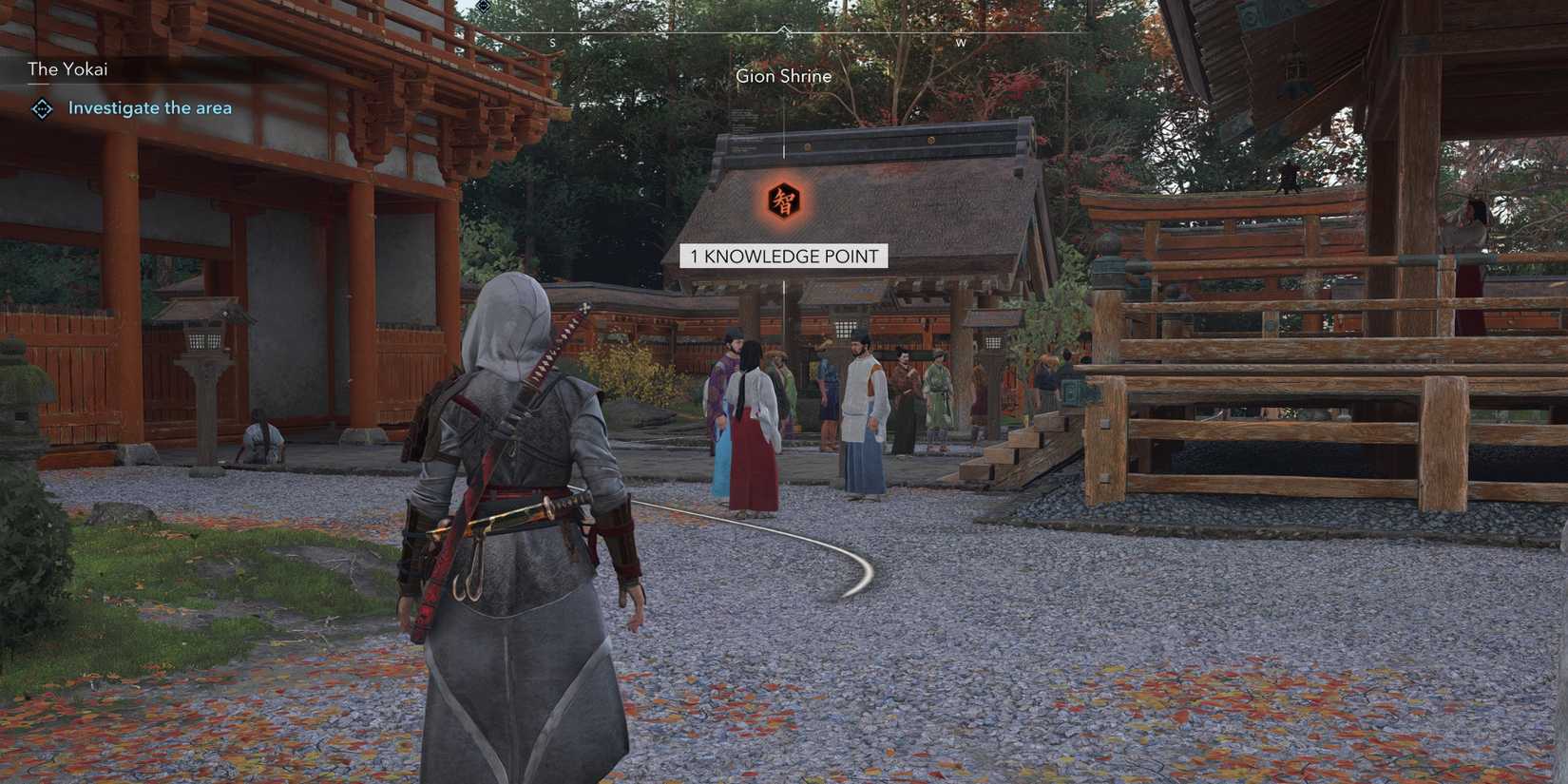Select the S cardinal marker on the compass
Viewport: 1568px width, 784px height.
[552, 43]
